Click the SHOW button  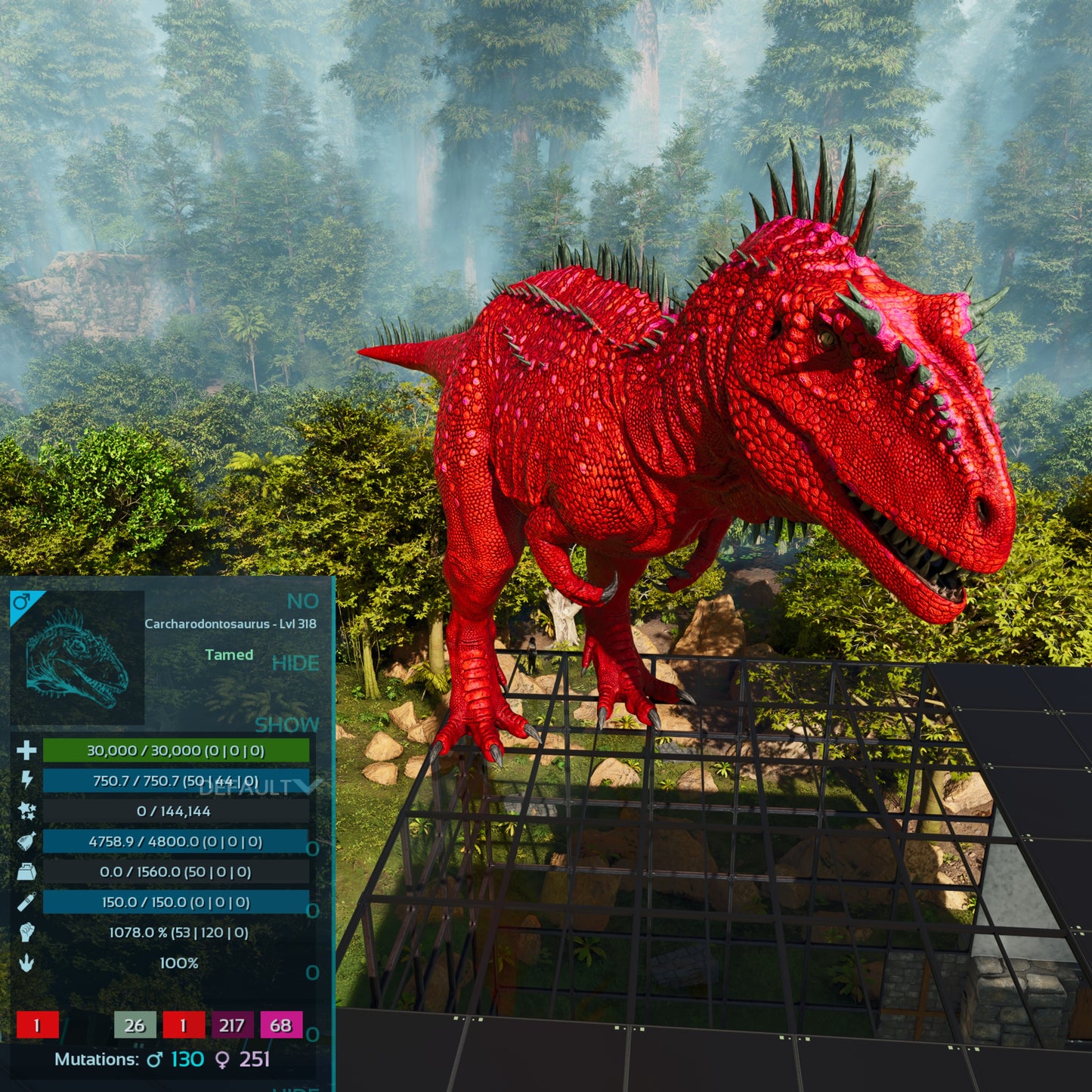click(286, 725)
